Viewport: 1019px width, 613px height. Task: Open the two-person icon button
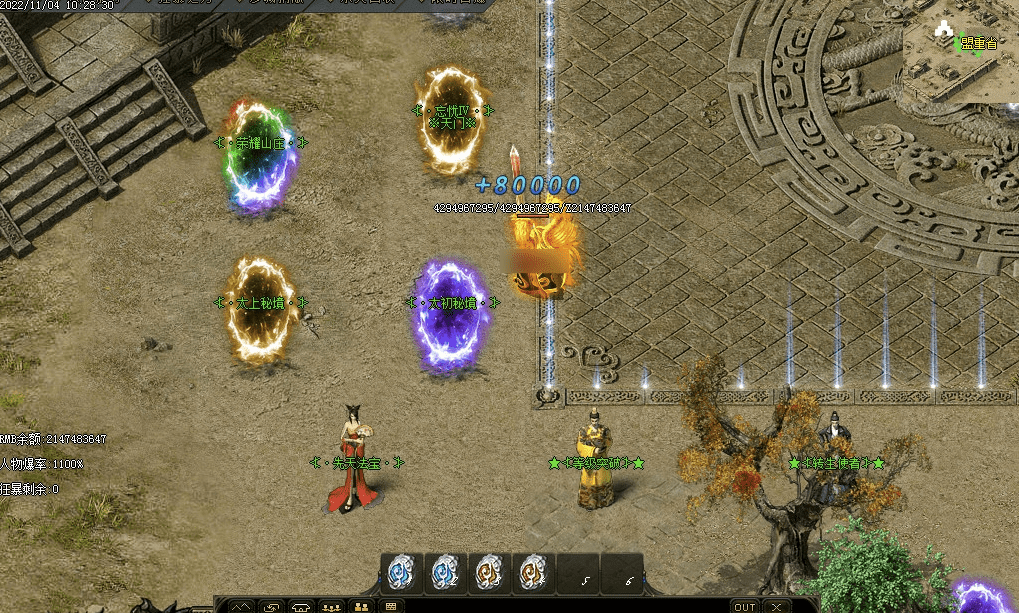361,606
